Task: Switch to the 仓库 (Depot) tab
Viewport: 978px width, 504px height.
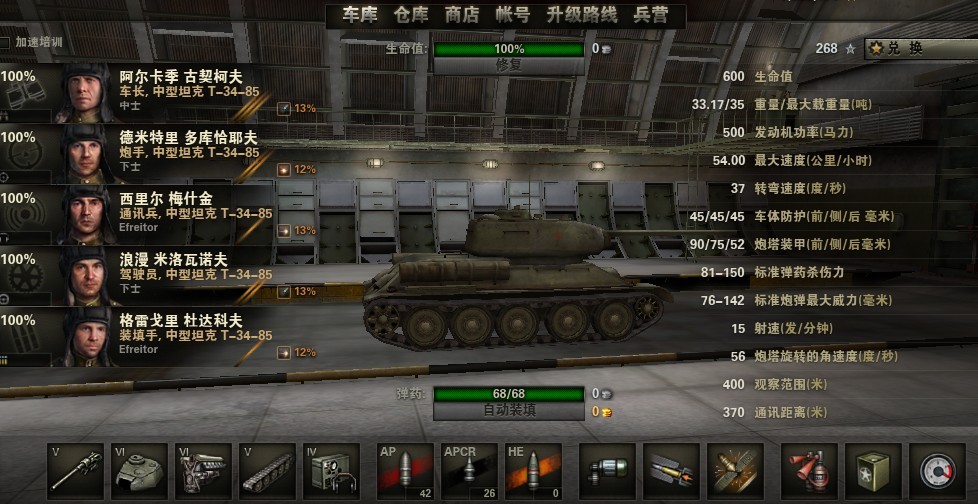Action: point(410,15)
